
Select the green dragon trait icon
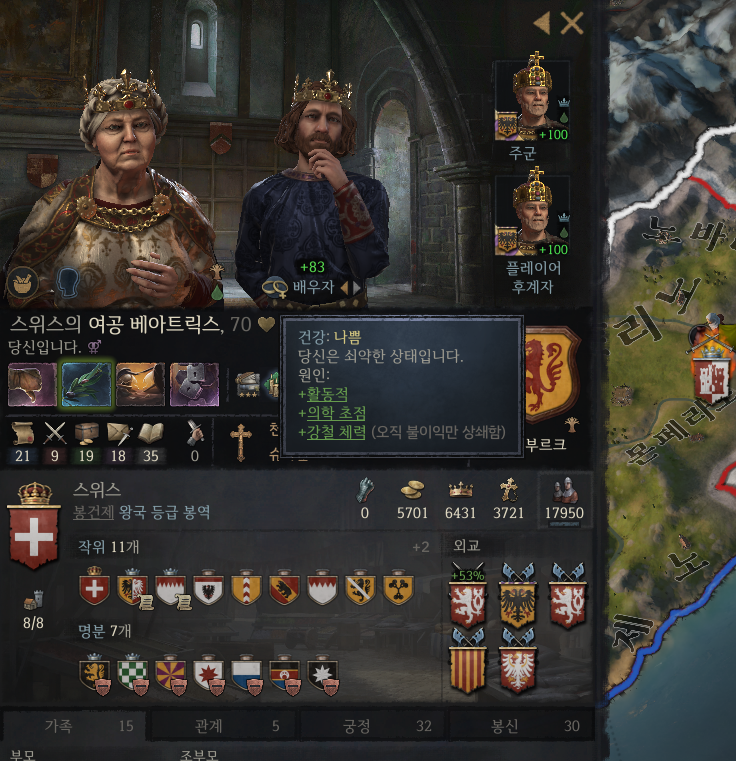pyautogui.click(x=87, y=384)
